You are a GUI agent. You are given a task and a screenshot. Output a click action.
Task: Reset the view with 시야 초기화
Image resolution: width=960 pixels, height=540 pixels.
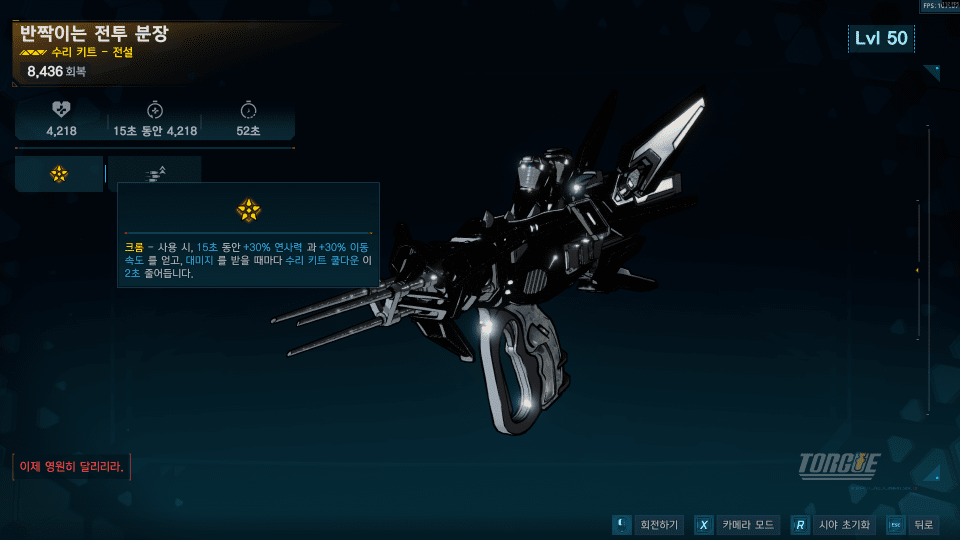(x=833, y=525)
